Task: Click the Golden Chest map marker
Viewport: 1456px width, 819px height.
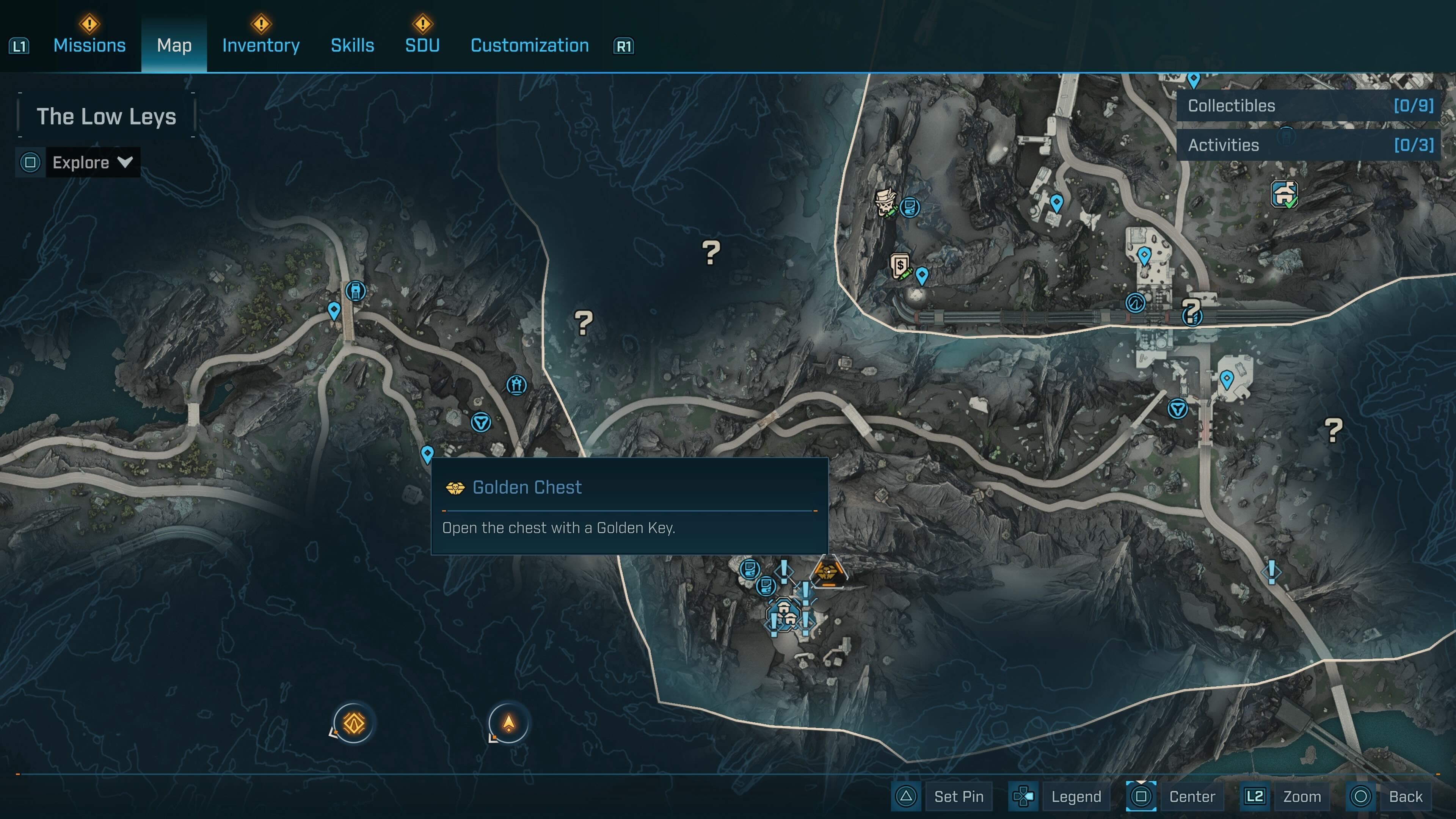Action: tap(827, 572)
